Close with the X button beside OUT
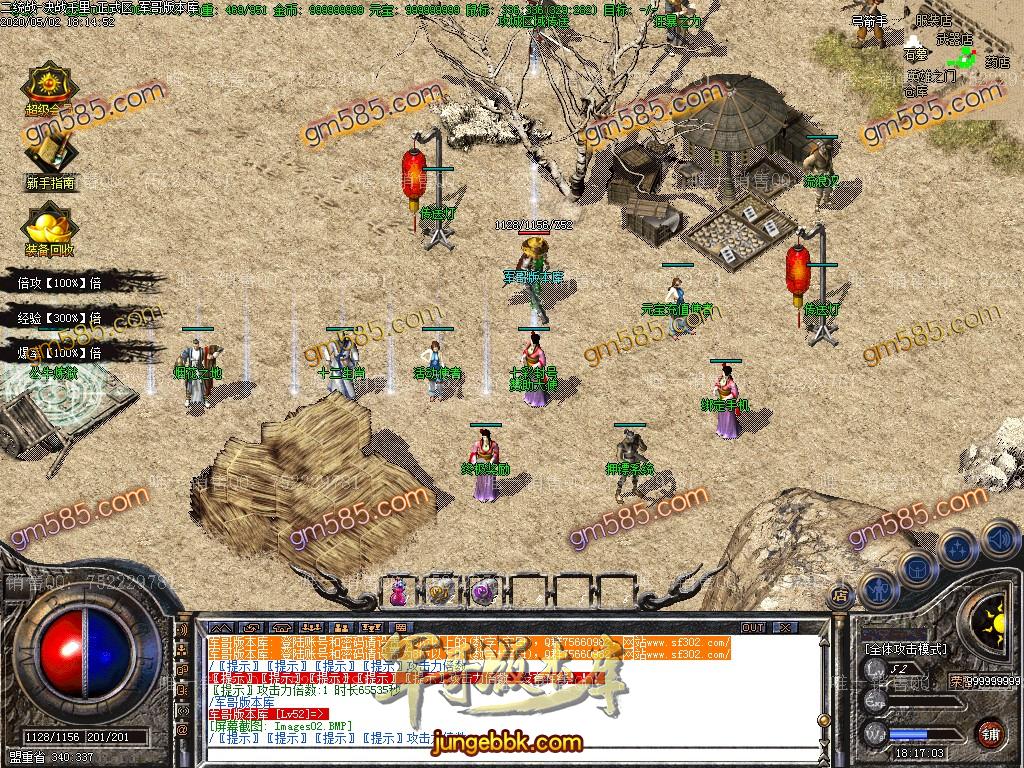 [784, 627]
